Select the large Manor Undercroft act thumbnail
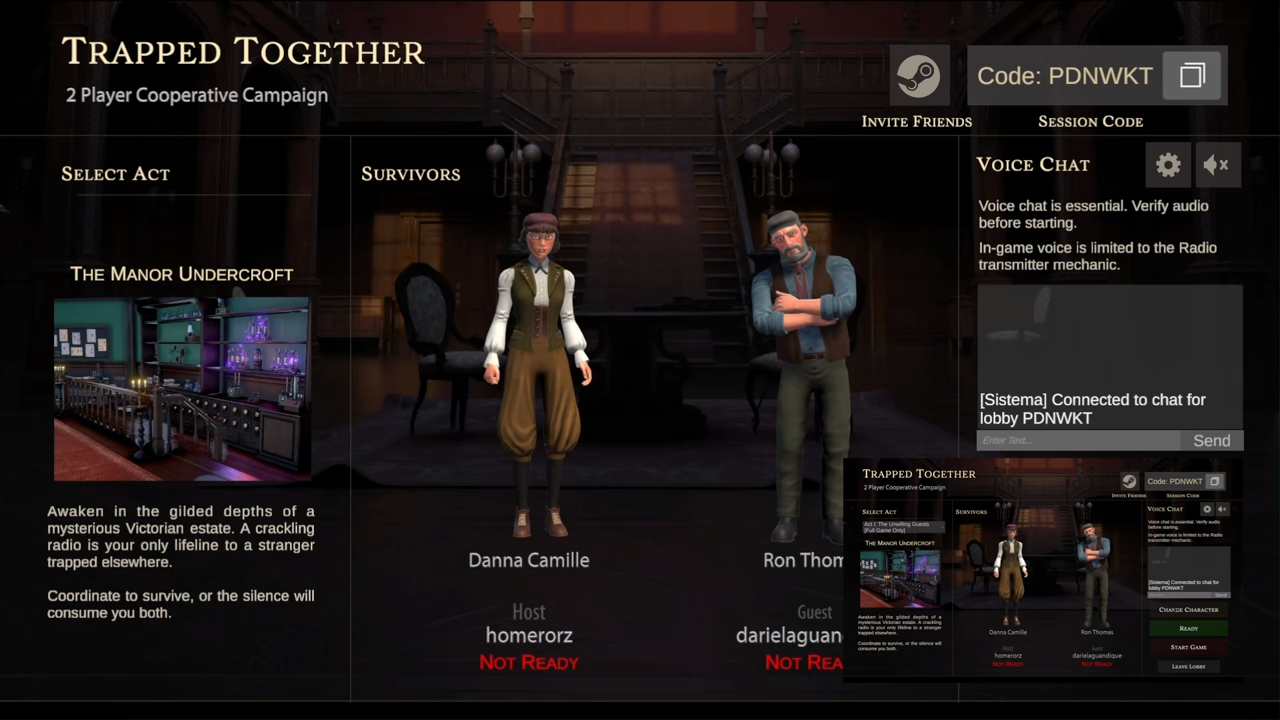 pyautogui.click(x=182, y=388)
